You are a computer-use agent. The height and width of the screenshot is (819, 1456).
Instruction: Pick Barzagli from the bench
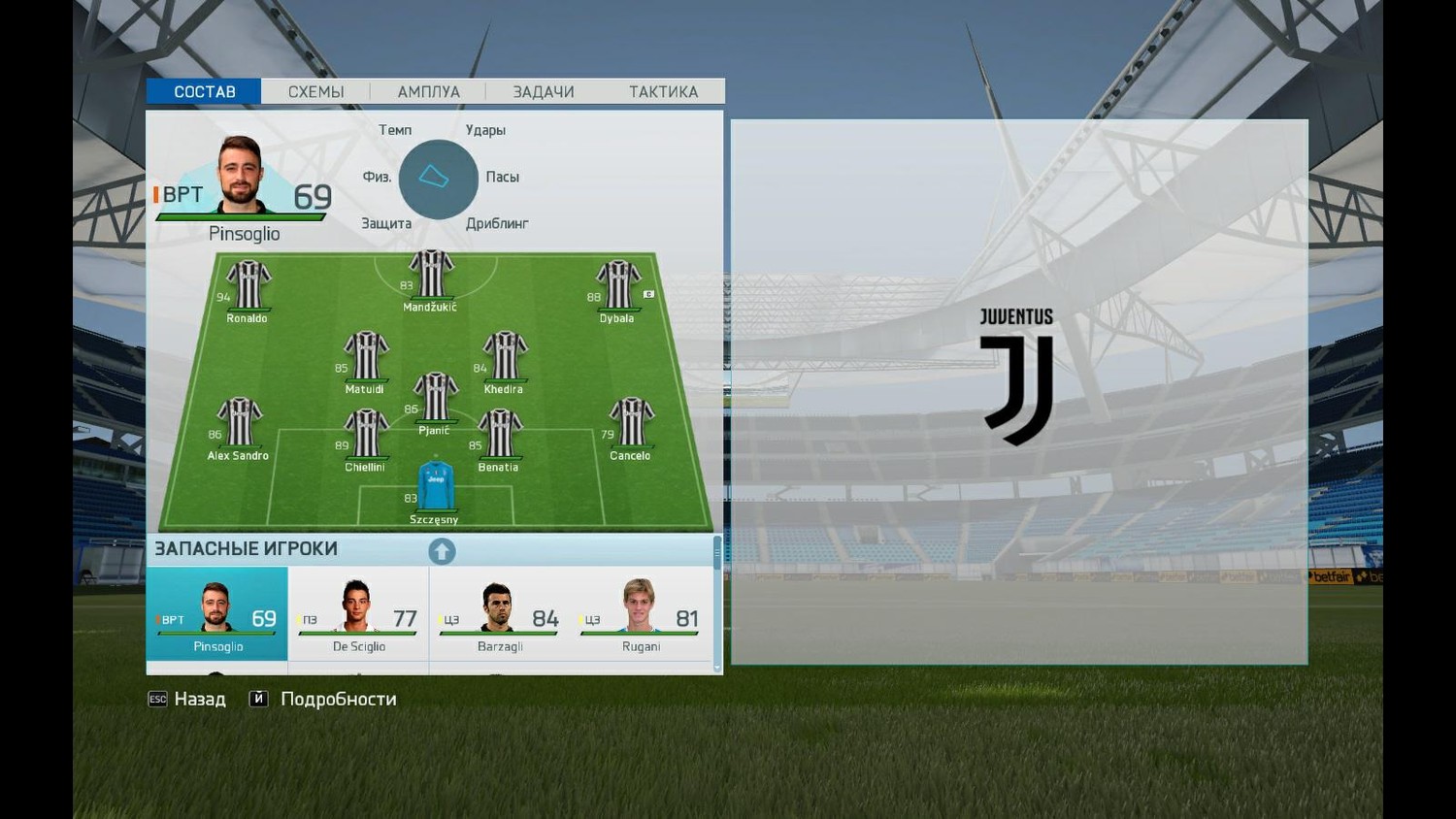(500, 613)
